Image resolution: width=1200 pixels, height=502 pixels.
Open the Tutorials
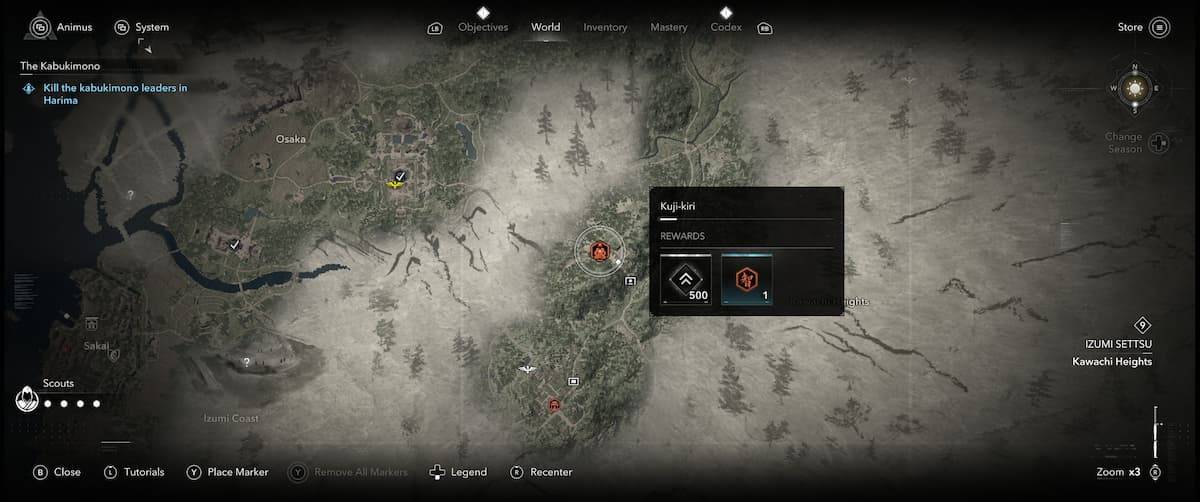[134, 472]
